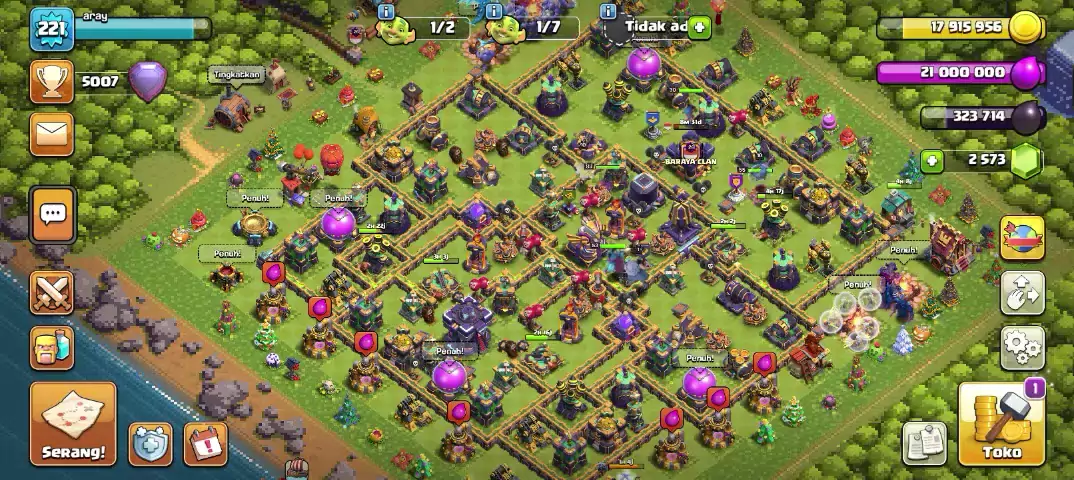
Task: Enter layout editor with hand-arrows icon
Action: (x=1022, y=293)
